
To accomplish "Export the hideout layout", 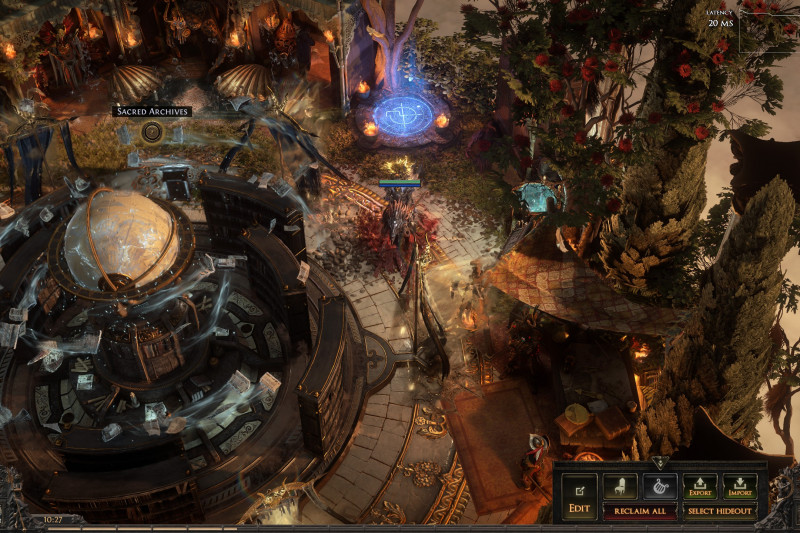I will (700, 487).
